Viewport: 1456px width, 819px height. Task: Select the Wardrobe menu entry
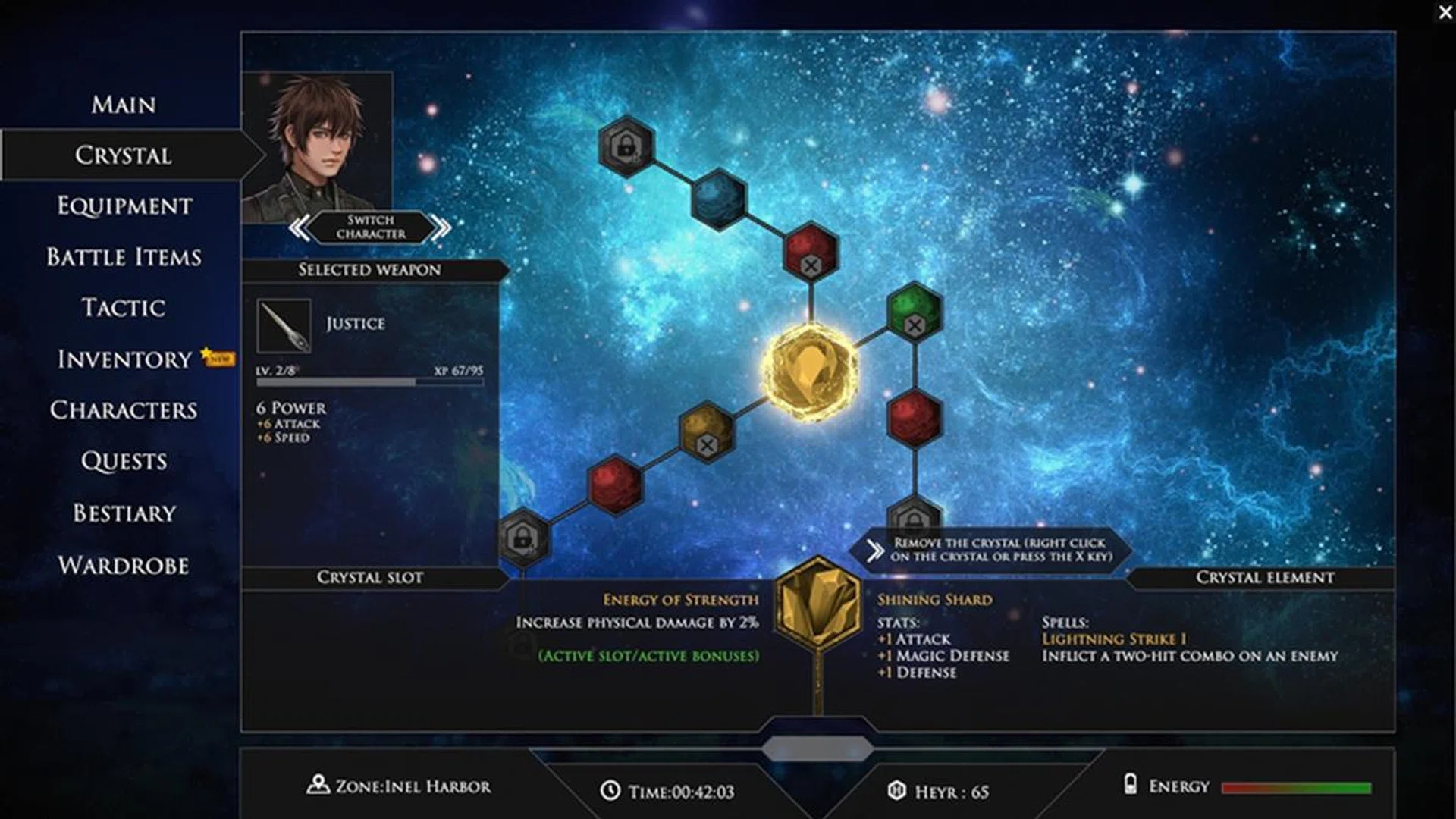[125, 564]
